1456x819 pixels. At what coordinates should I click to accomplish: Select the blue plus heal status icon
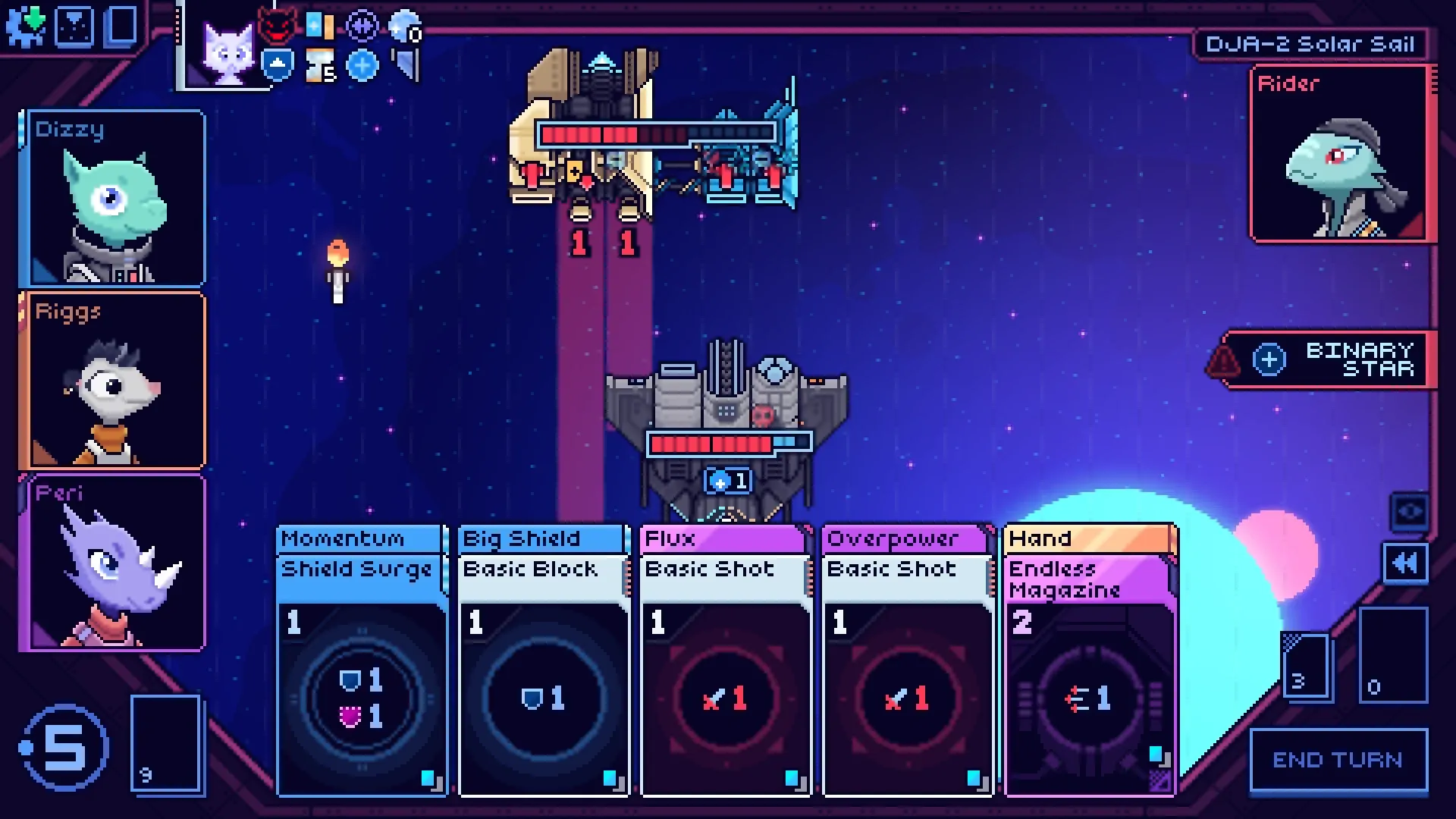click(x=362, y=66)
